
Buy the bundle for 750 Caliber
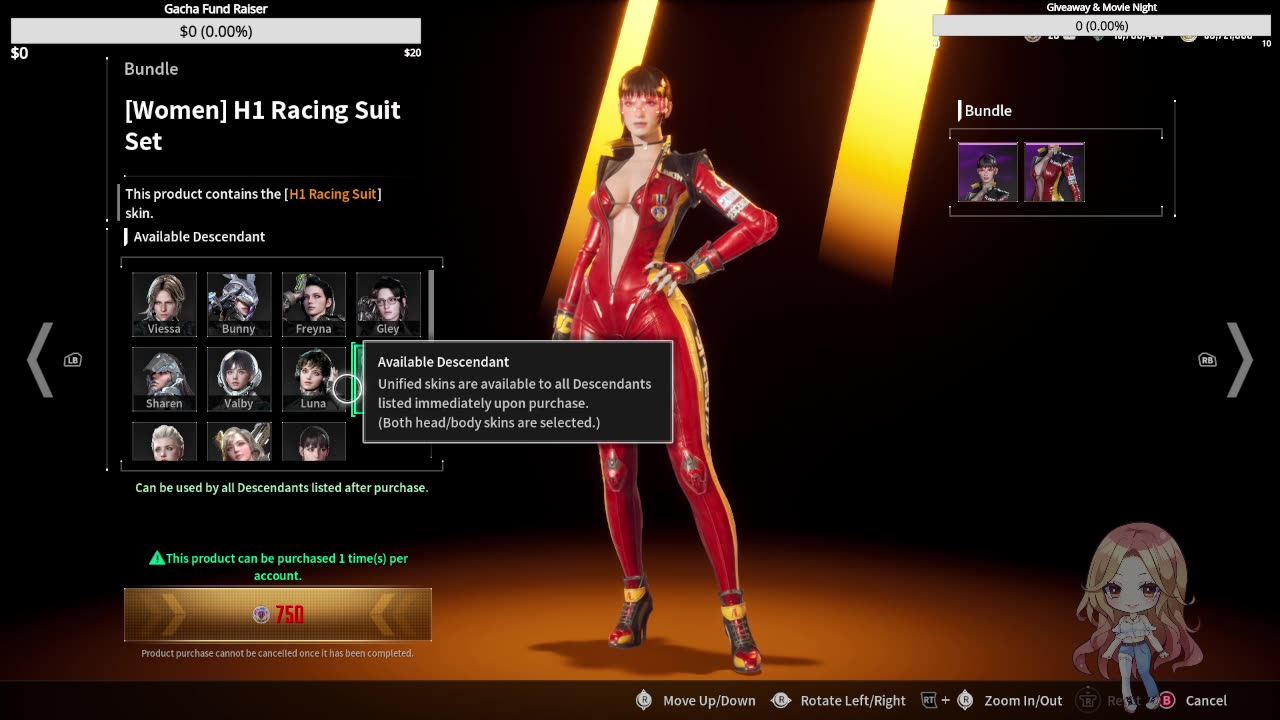pos(277,614)
